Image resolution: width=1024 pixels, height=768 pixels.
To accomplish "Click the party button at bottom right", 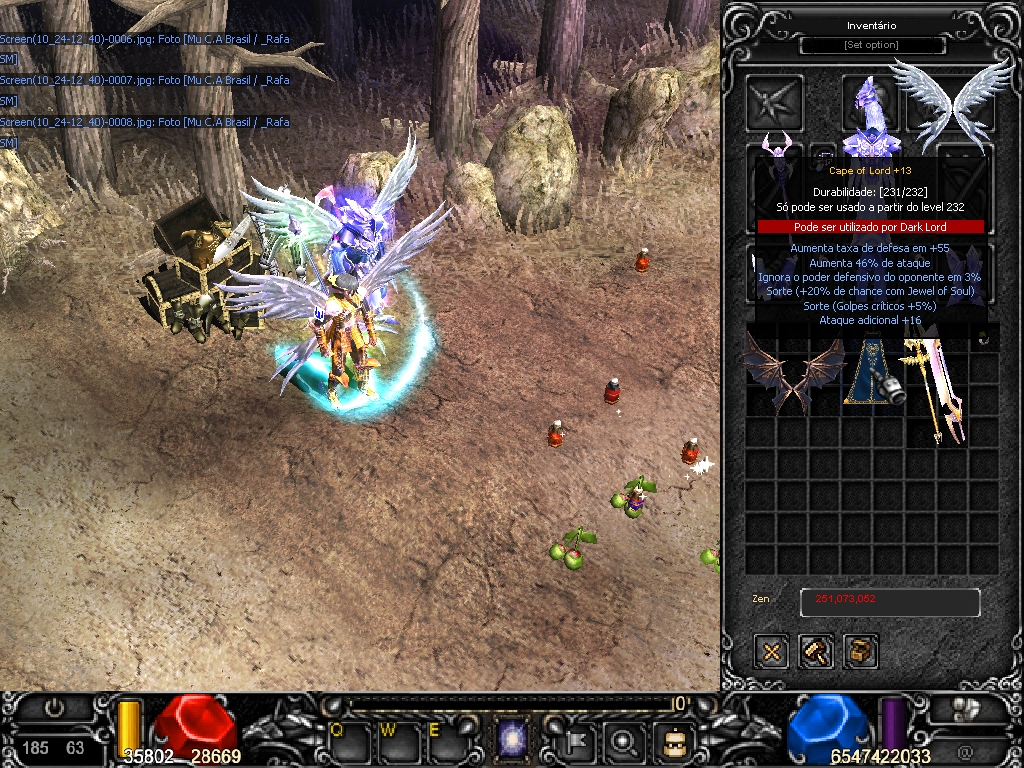I will click(963, 709).
